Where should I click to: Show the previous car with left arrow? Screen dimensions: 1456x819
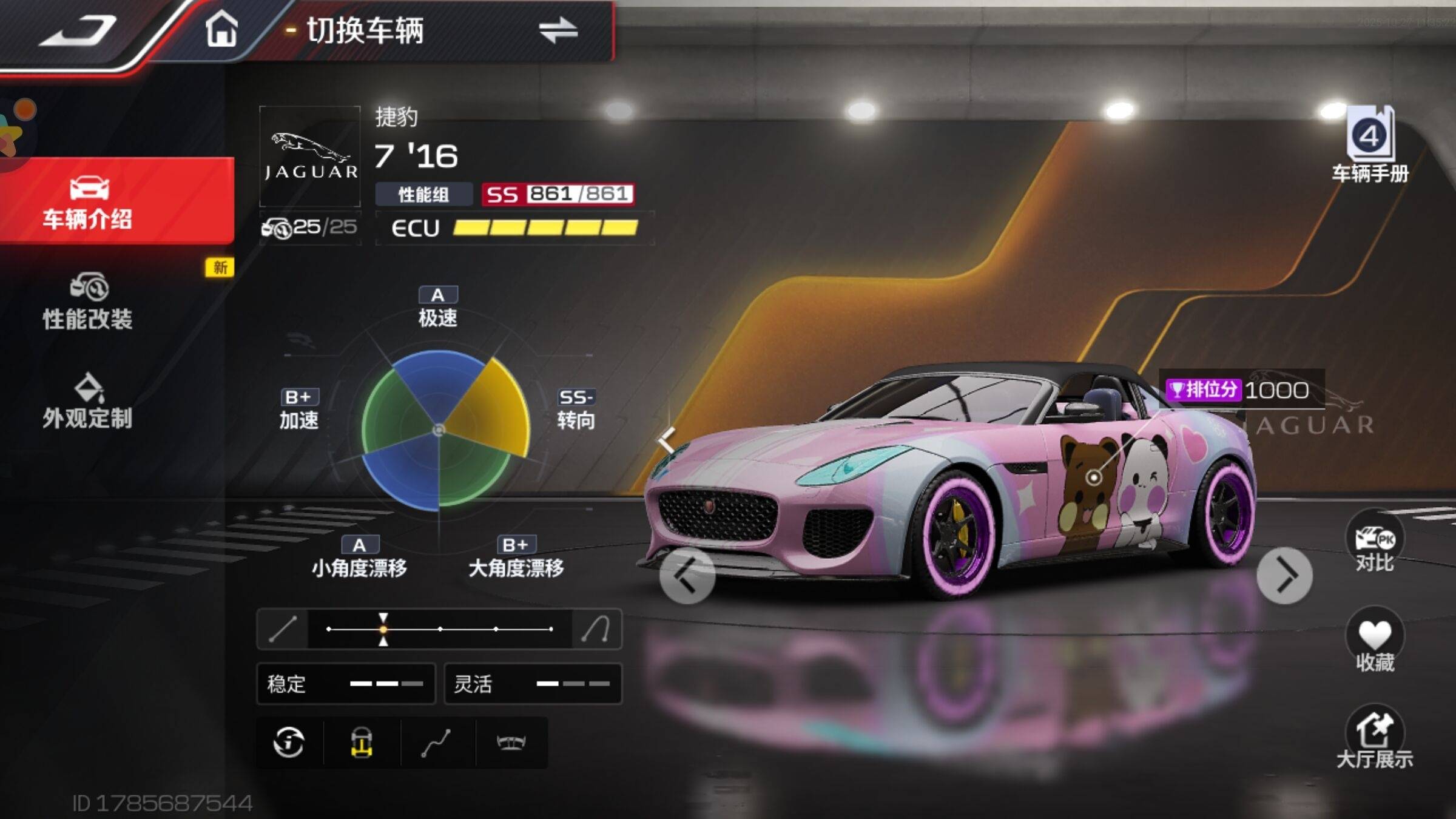point(687,575)
